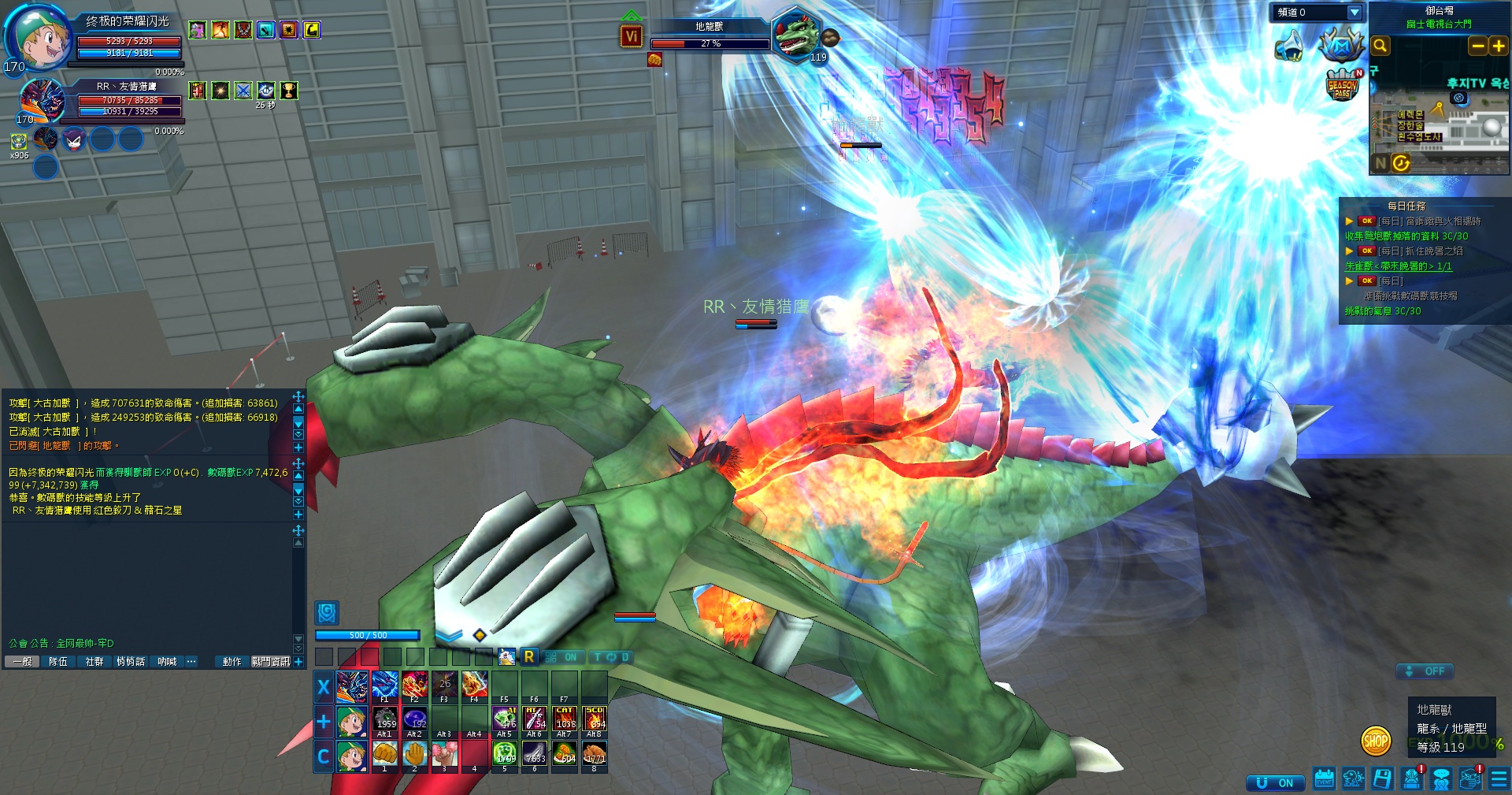Open the EVENT calendar icon

pos(1324,779)
